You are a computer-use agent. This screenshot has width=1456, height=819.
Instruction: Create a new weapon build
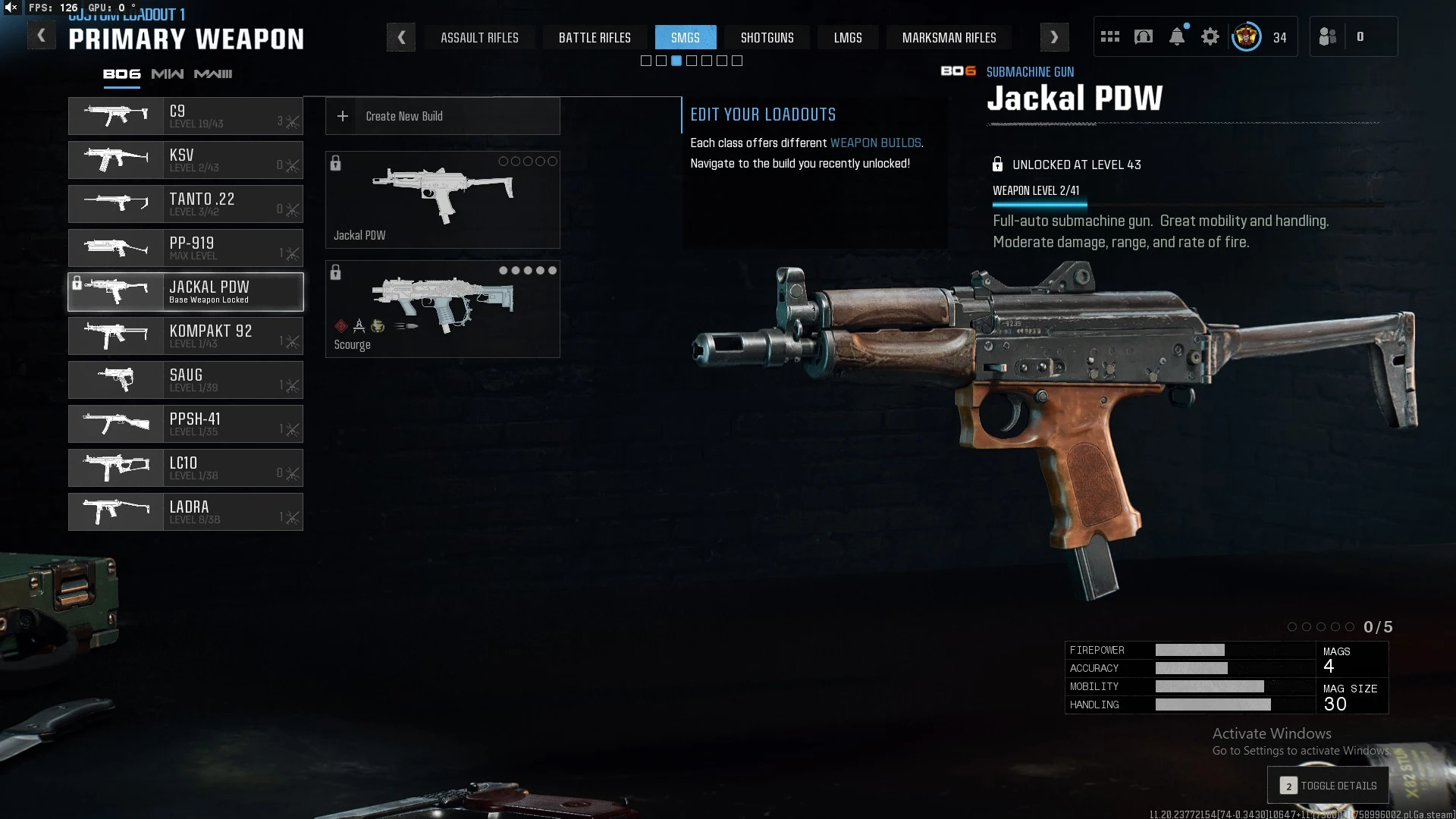(x=442, y=116)
